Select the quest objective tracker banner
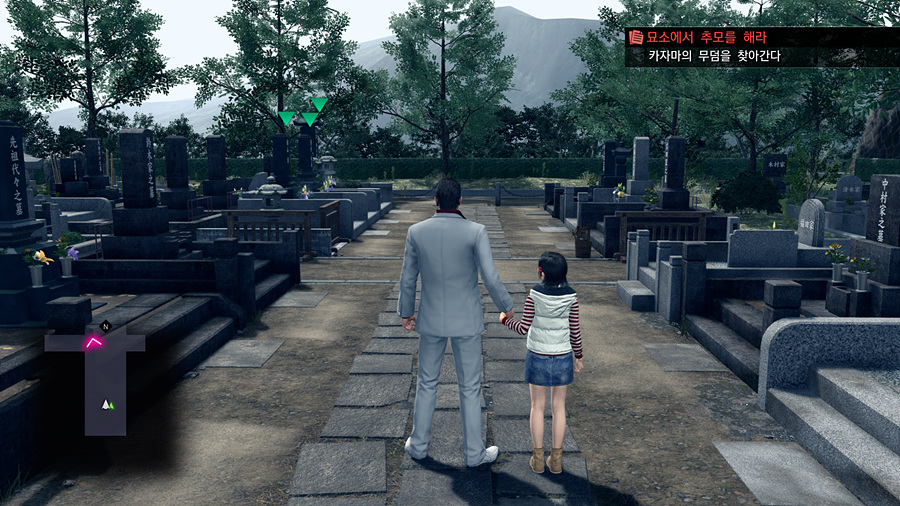Screen dimensions: 900x506 point(762,46)
